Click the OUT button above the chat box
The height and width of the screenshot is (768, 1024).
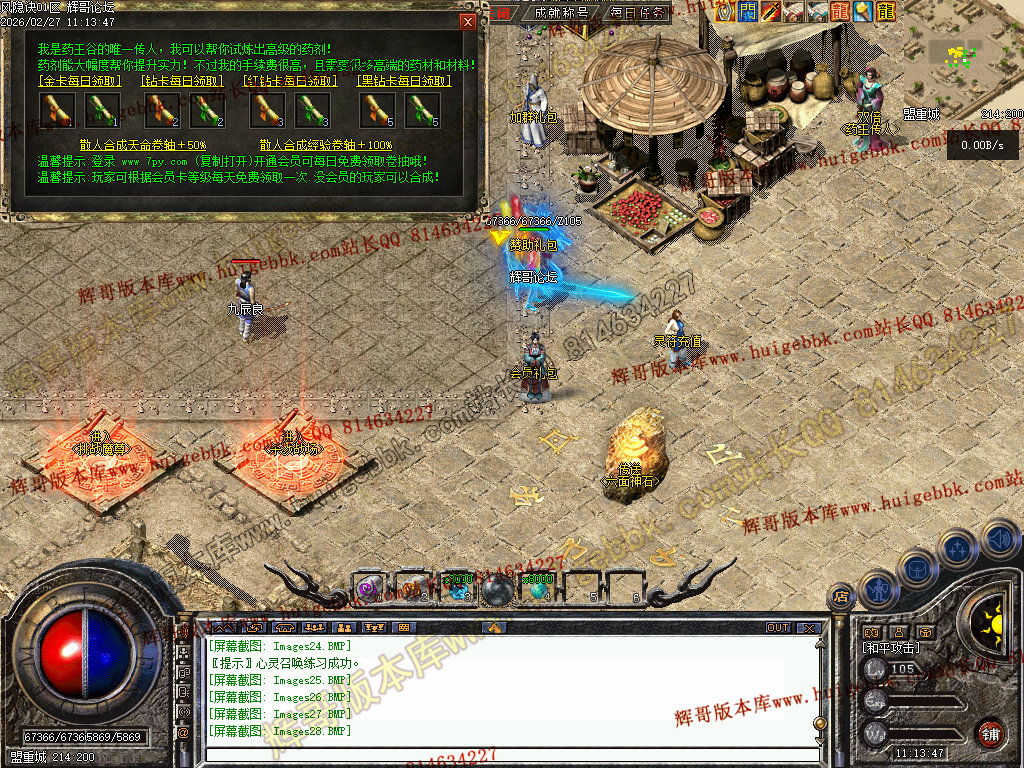778,628
